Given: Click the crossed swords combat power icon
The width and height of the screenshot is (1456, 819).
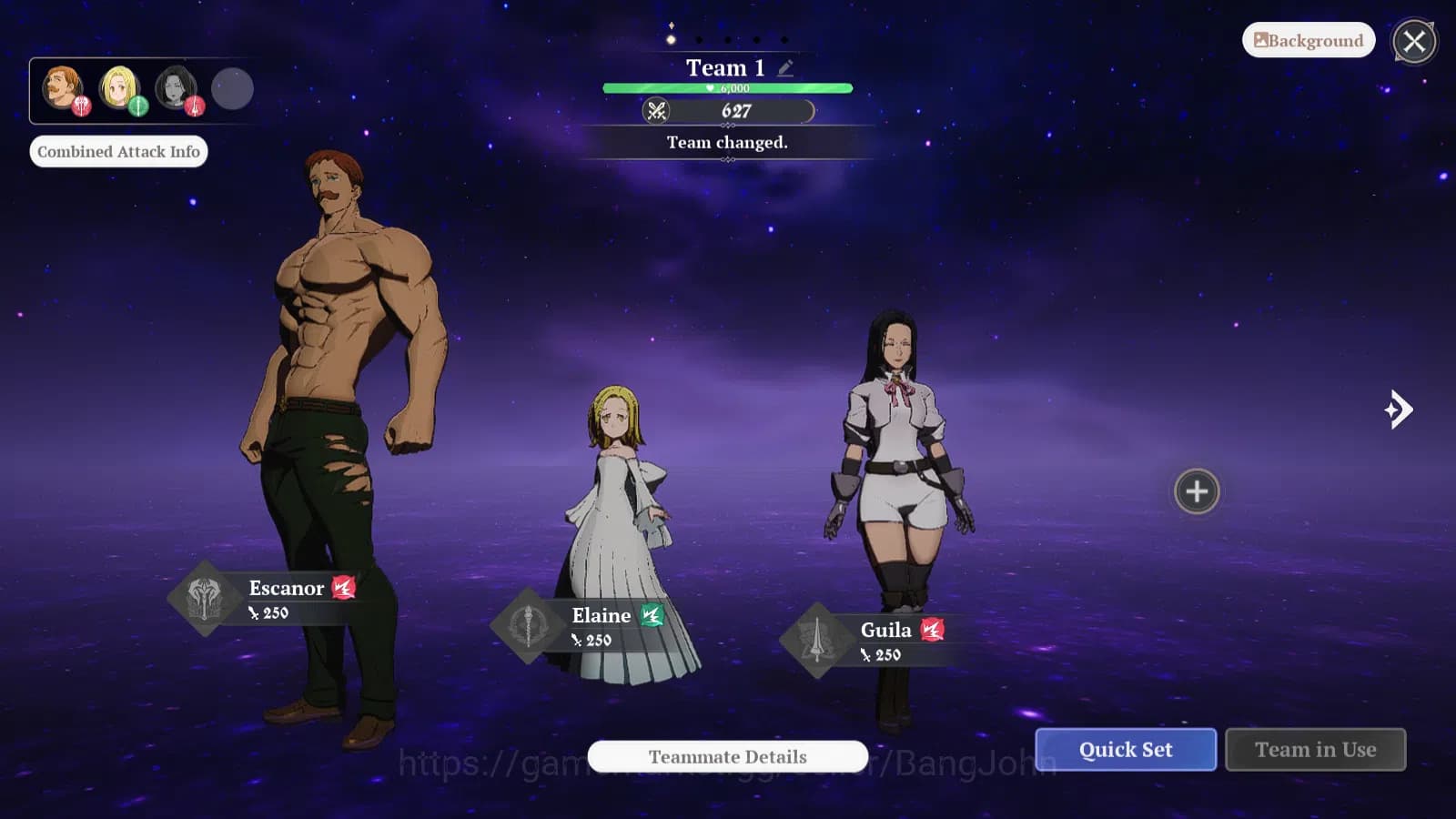Looking at the screenshot, I should click(x=657, y=111).
